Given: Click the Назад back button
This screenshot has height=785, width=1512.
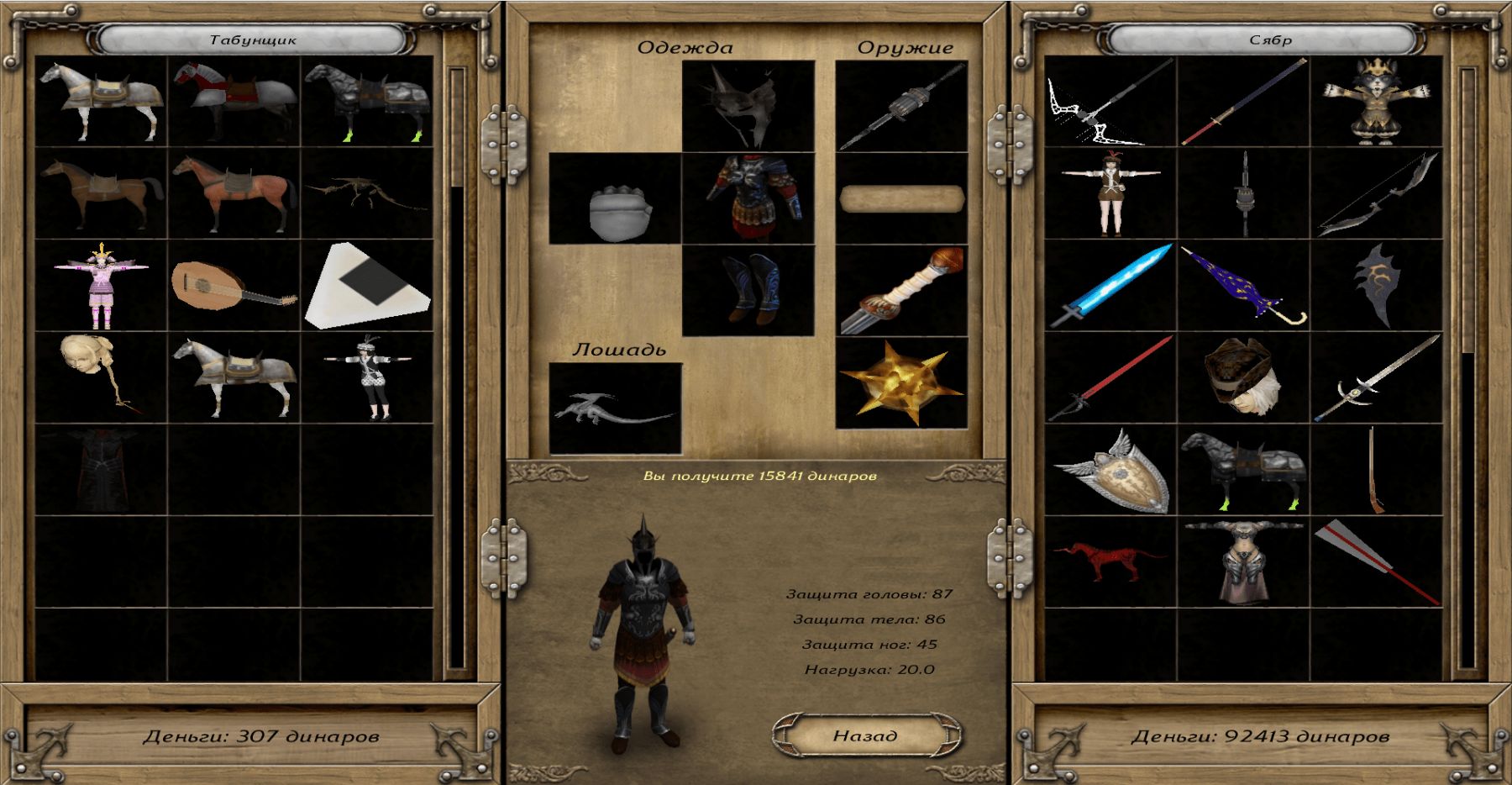Looking at the screenshot, I should 865,735.
